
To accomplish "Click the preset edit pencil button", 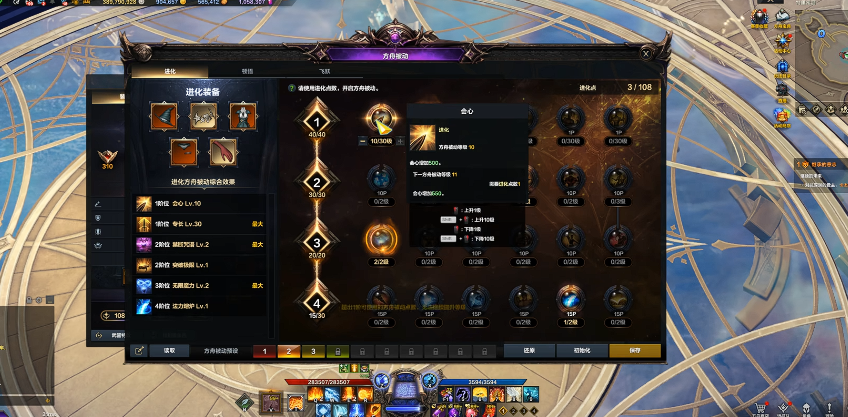I will point(139,351).
